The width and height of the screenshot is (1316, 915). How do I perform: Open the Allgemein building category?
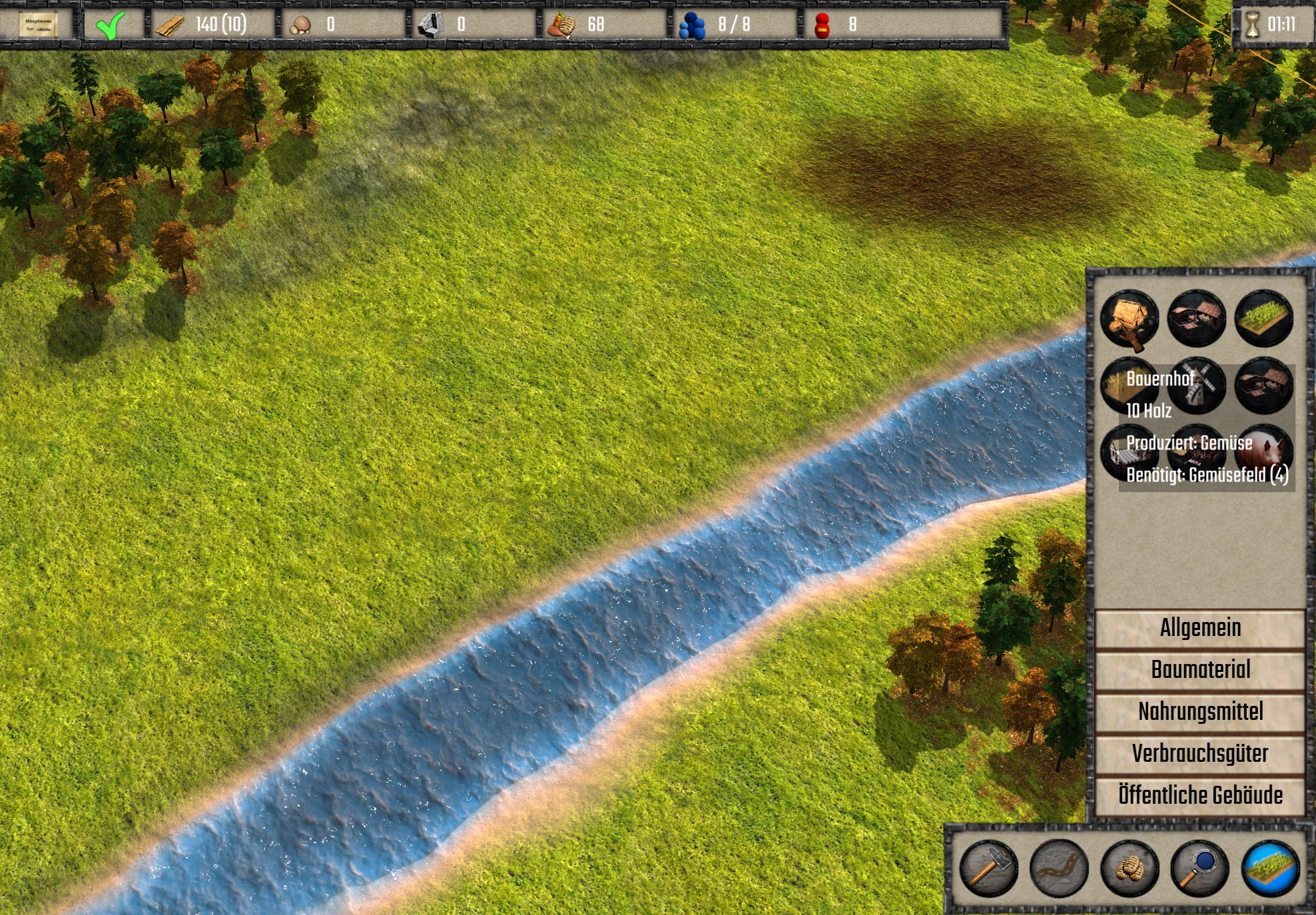(1199, 628)
